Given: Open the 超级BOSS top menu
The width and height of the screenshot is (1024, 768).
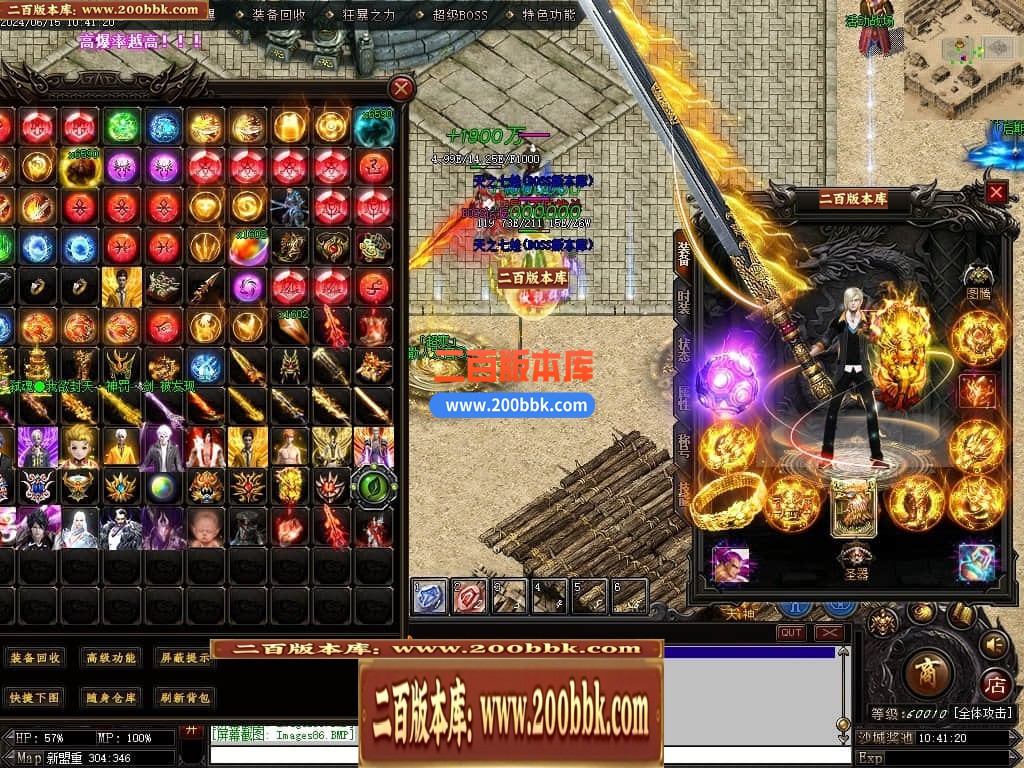Looking at the screenshot, I should 462,15.
